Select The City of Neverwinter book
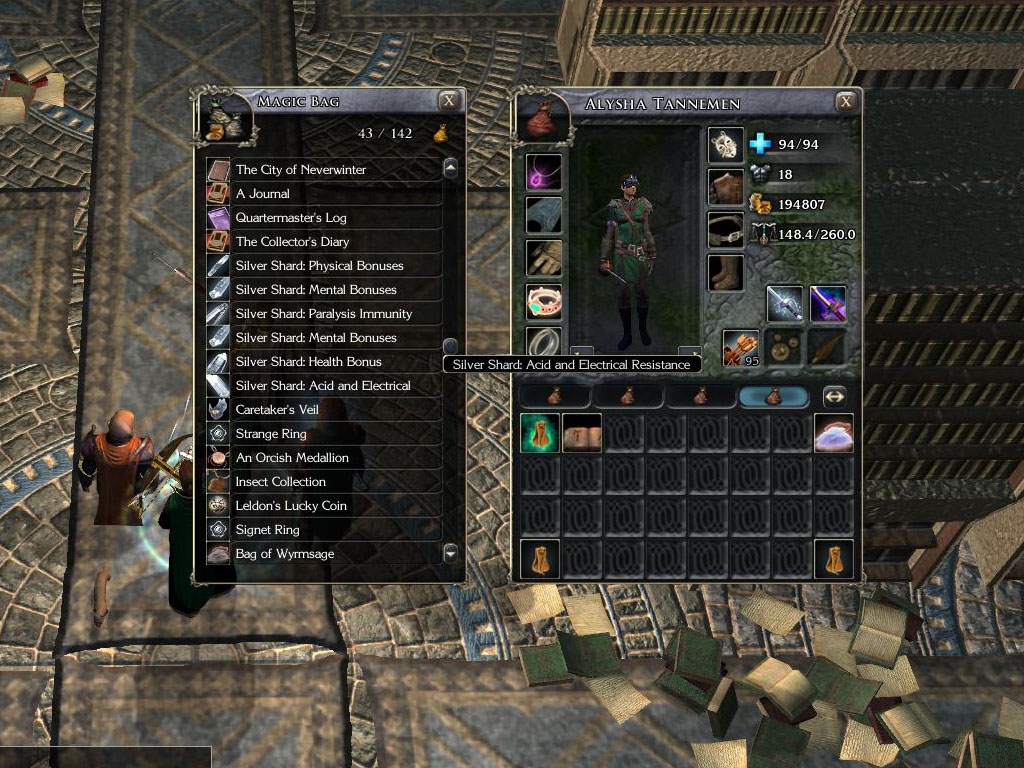The width and height of the screenshot is (1024, 768). pos(301,170)
